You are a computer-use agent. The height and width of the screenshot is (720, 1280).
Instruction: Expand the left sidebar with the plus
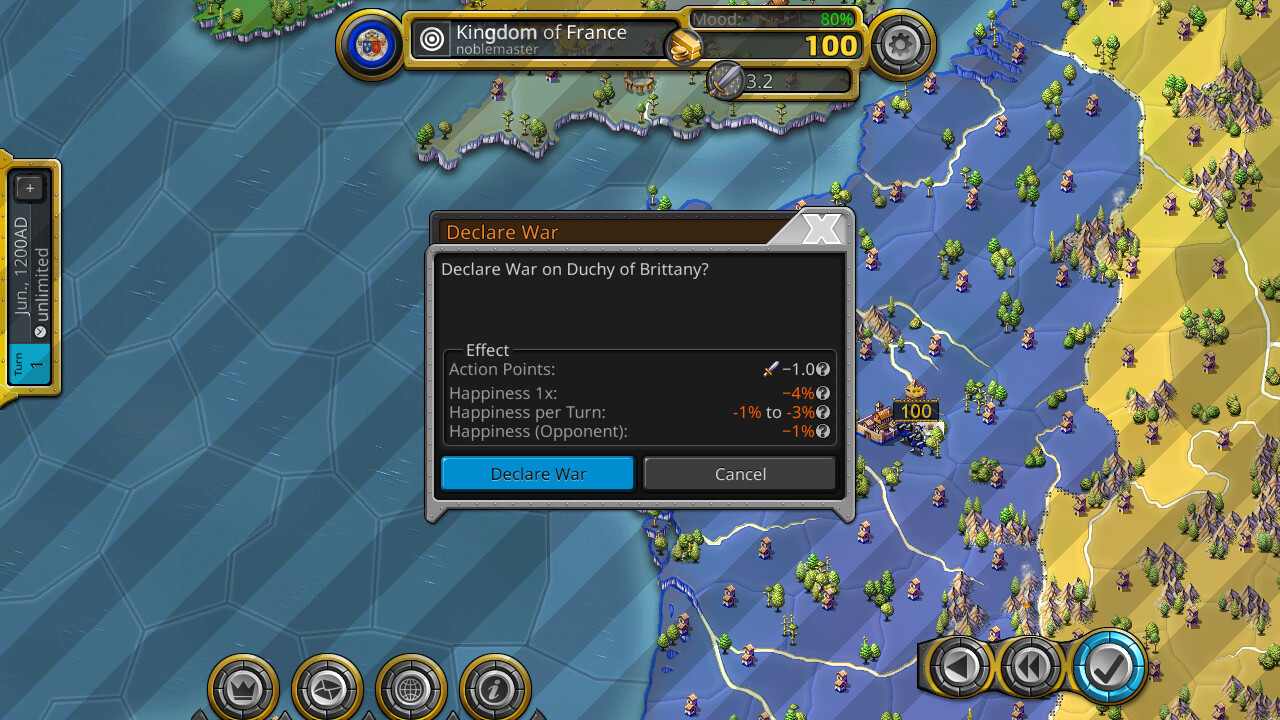point(29,187)
